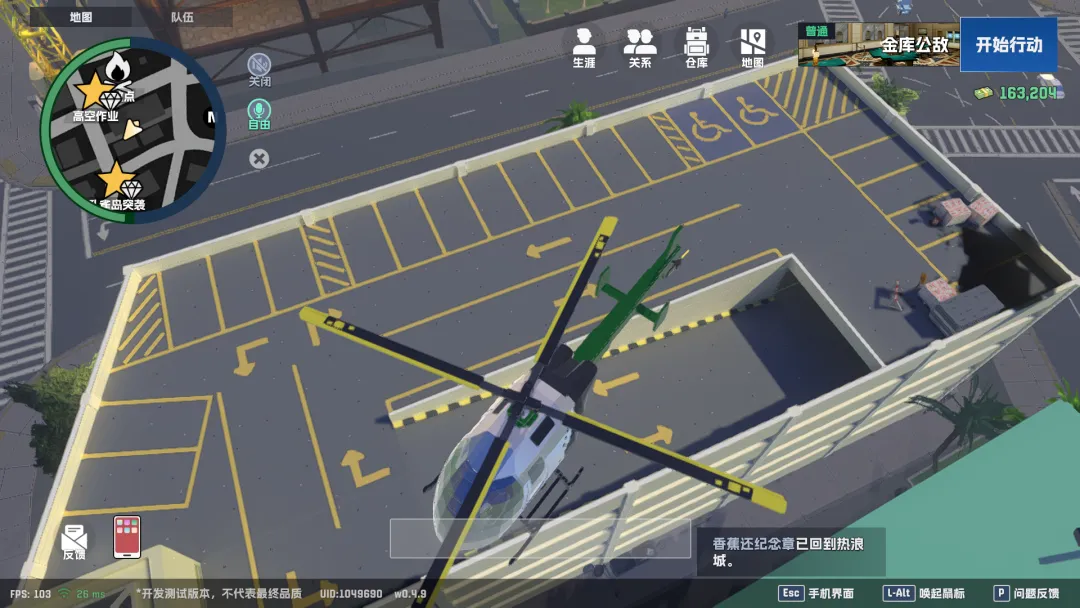
Task: Select the 孔雀岛突袭 star marker on minimap
Action: tap(115, 181)
